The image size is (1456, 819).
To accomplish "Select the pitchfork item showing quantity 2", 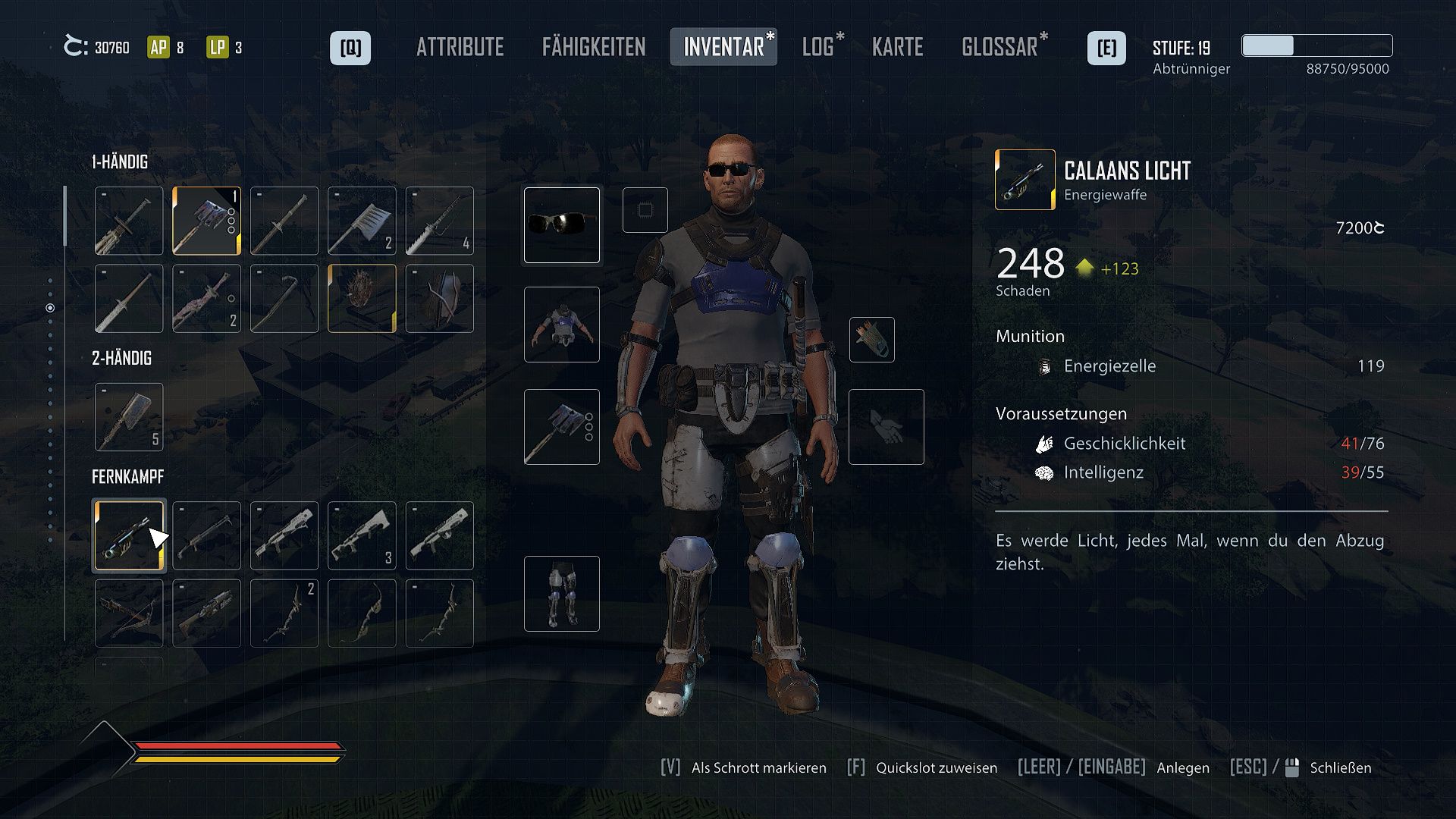I will tap(362, 221).
